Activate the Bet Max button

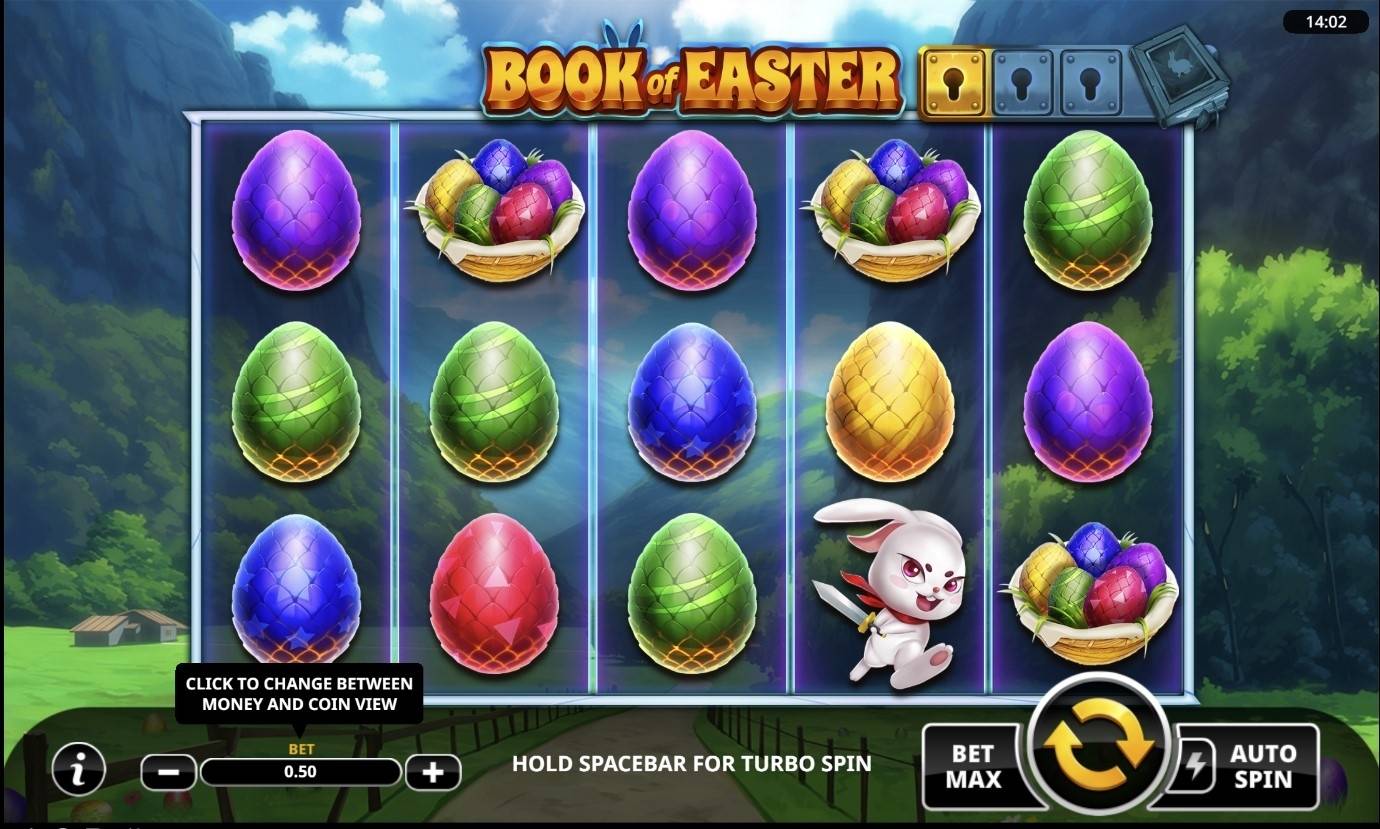pos(977,765)
